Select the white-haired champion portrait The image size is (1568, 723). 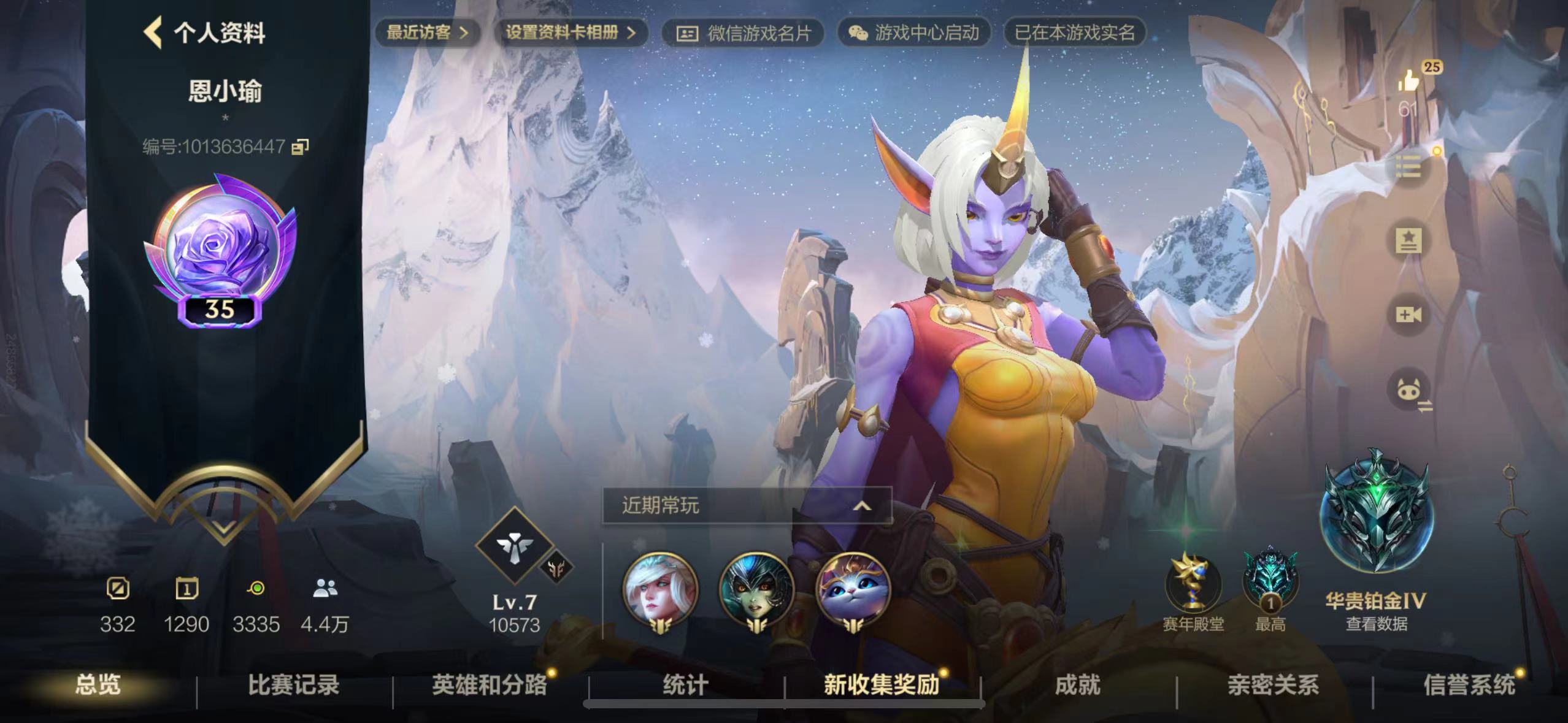point(660,589)
